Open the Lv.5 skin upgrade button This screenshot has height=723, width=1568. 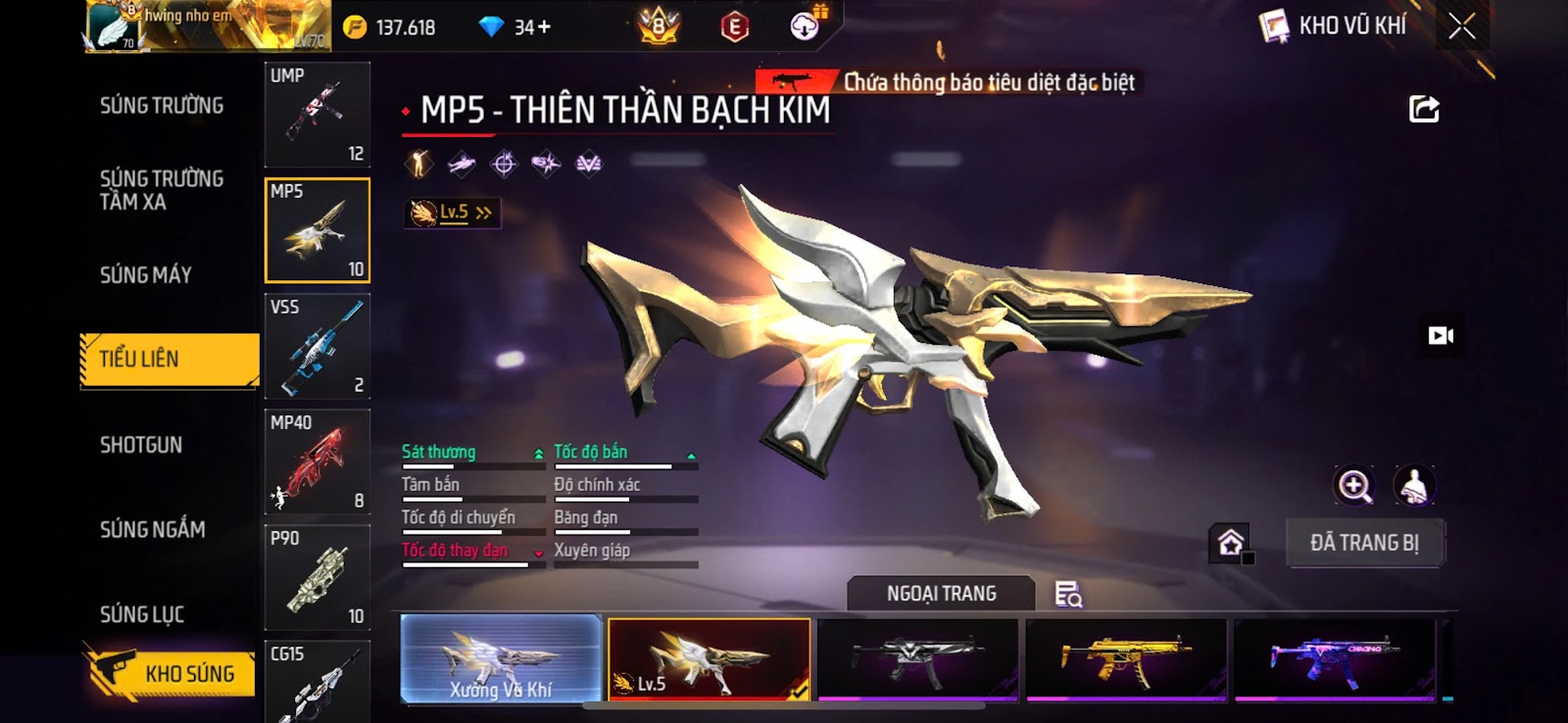(453, 213)
